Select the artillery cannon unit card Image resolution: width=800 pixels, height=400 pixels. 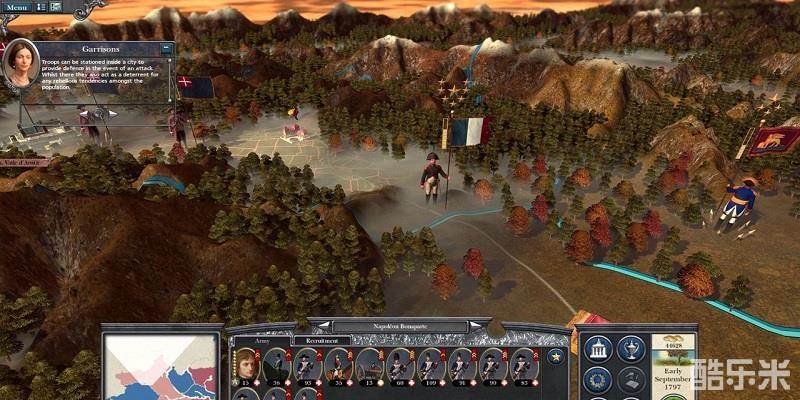[371, 365]
